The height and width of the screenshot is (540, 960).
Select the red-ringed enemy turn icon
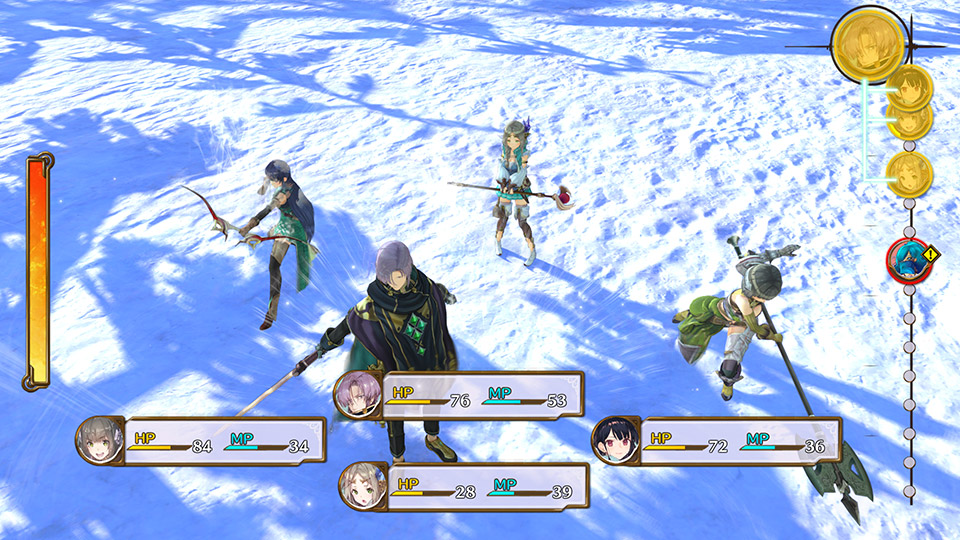point(908,258)
